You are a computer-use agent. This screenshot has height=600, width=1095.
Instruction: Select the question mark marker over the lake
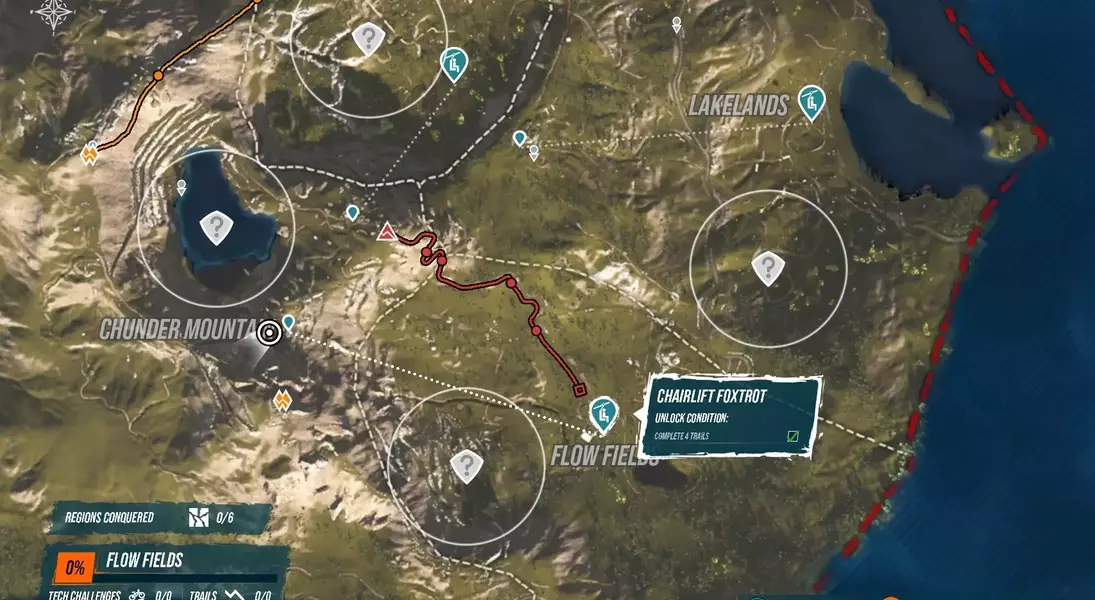216,227
